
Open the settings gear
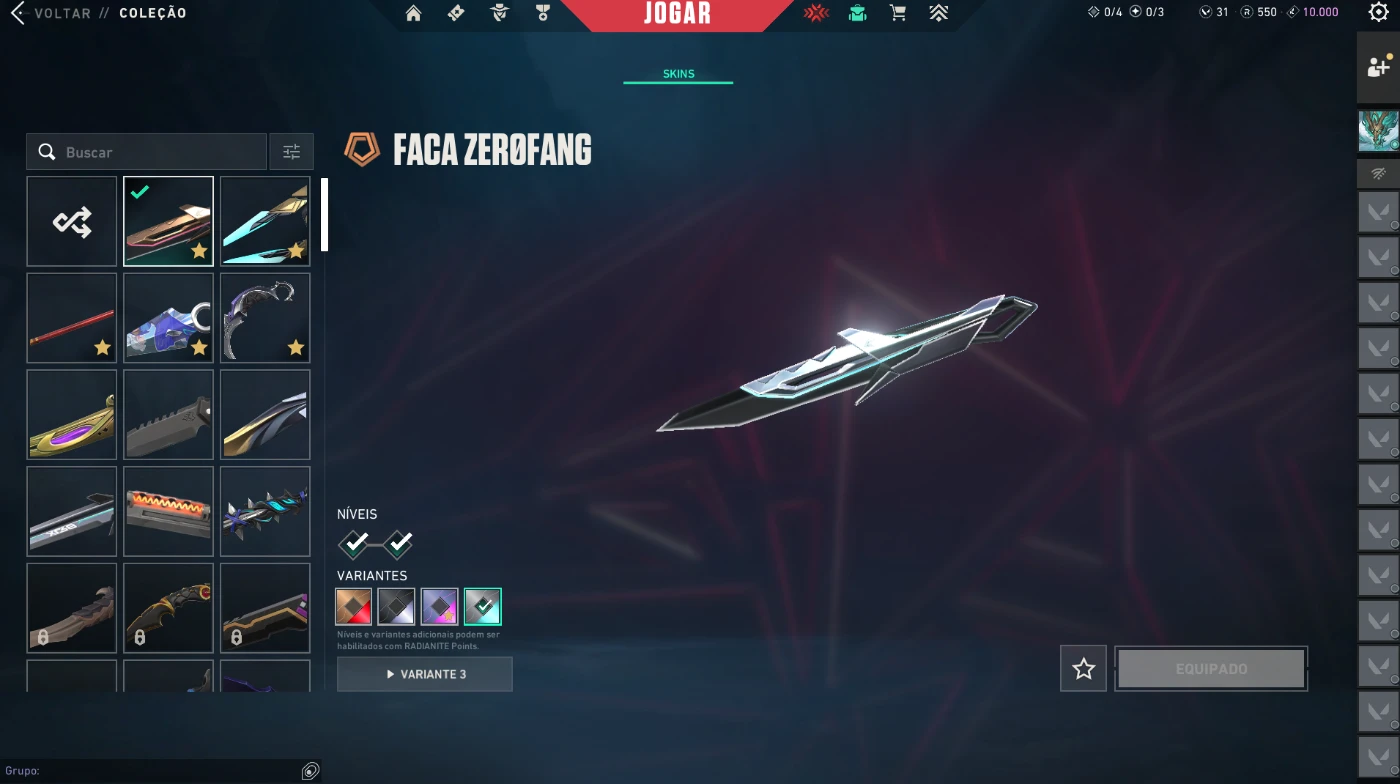pos(1378,13)
